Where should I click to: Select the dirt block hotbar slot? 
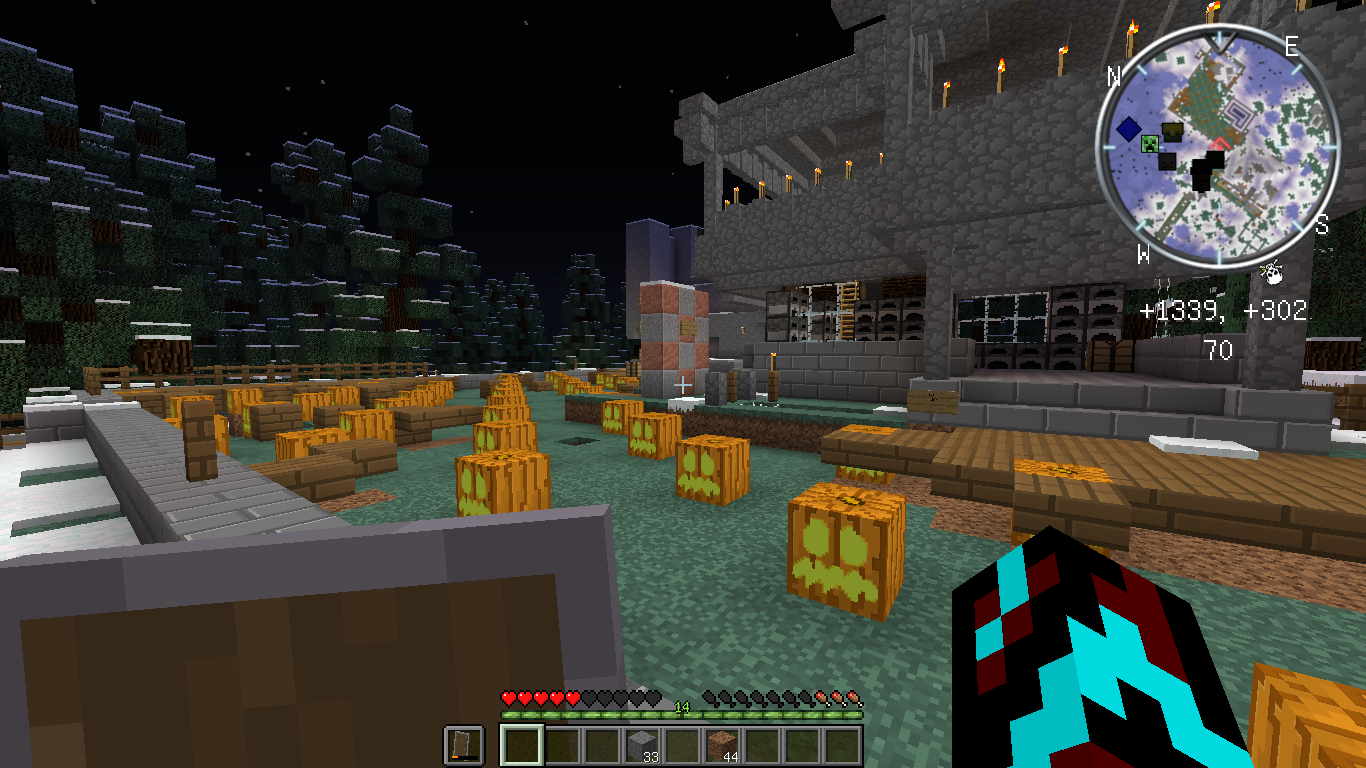[x=722, y=746]
